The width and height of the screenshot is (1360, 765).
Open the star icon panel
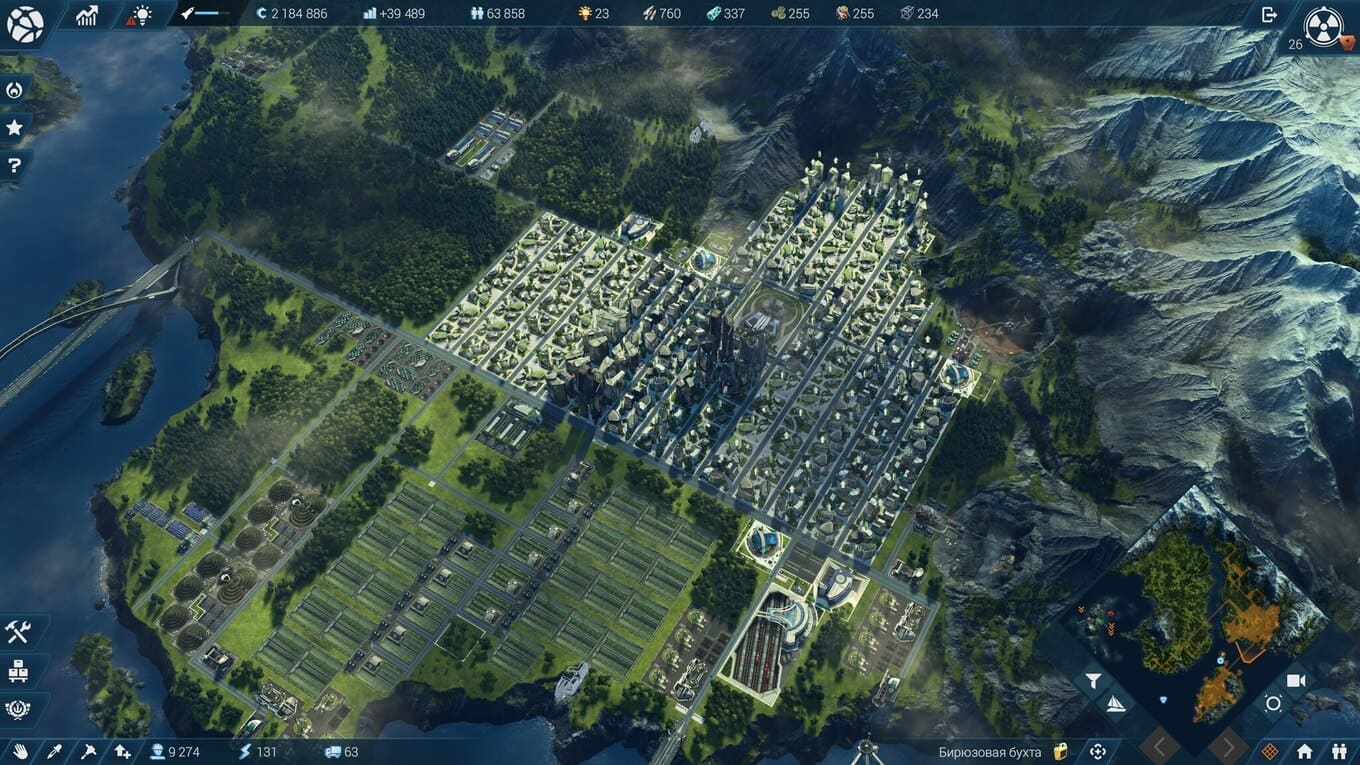[14, 127]
